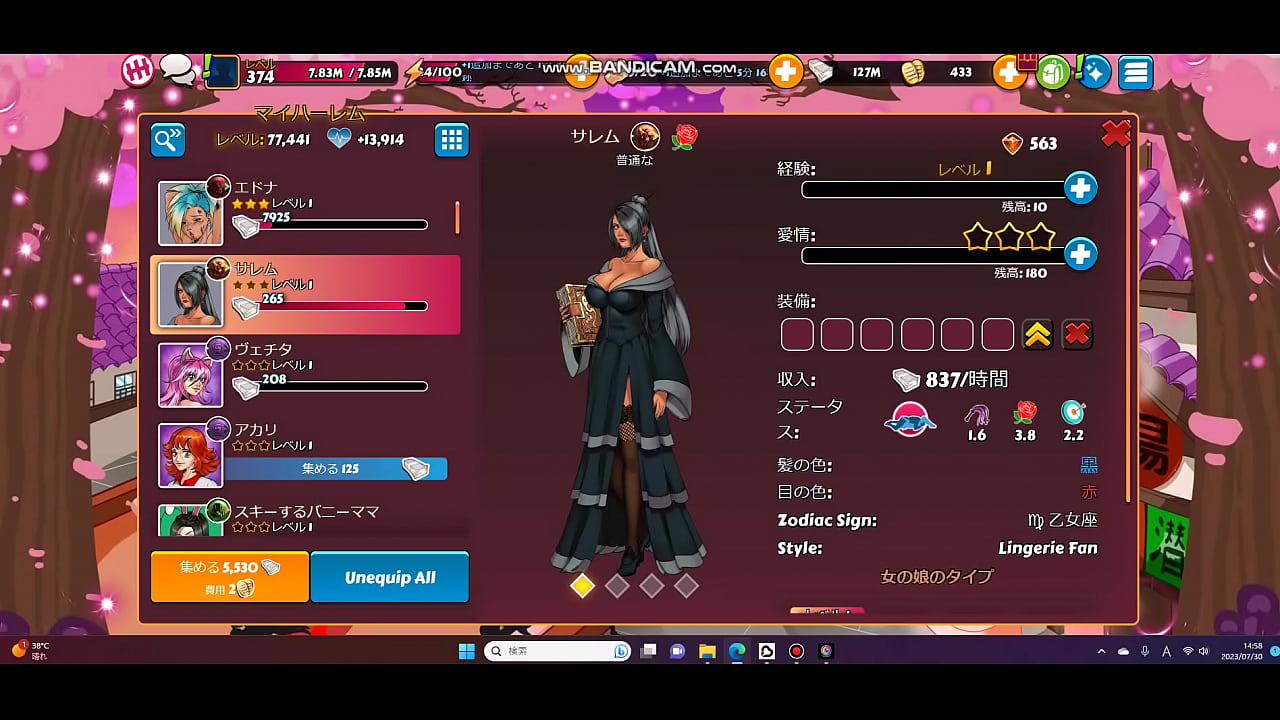1280x720 pixels.
Task: Open the harem search filter
Action: (168, 140)
